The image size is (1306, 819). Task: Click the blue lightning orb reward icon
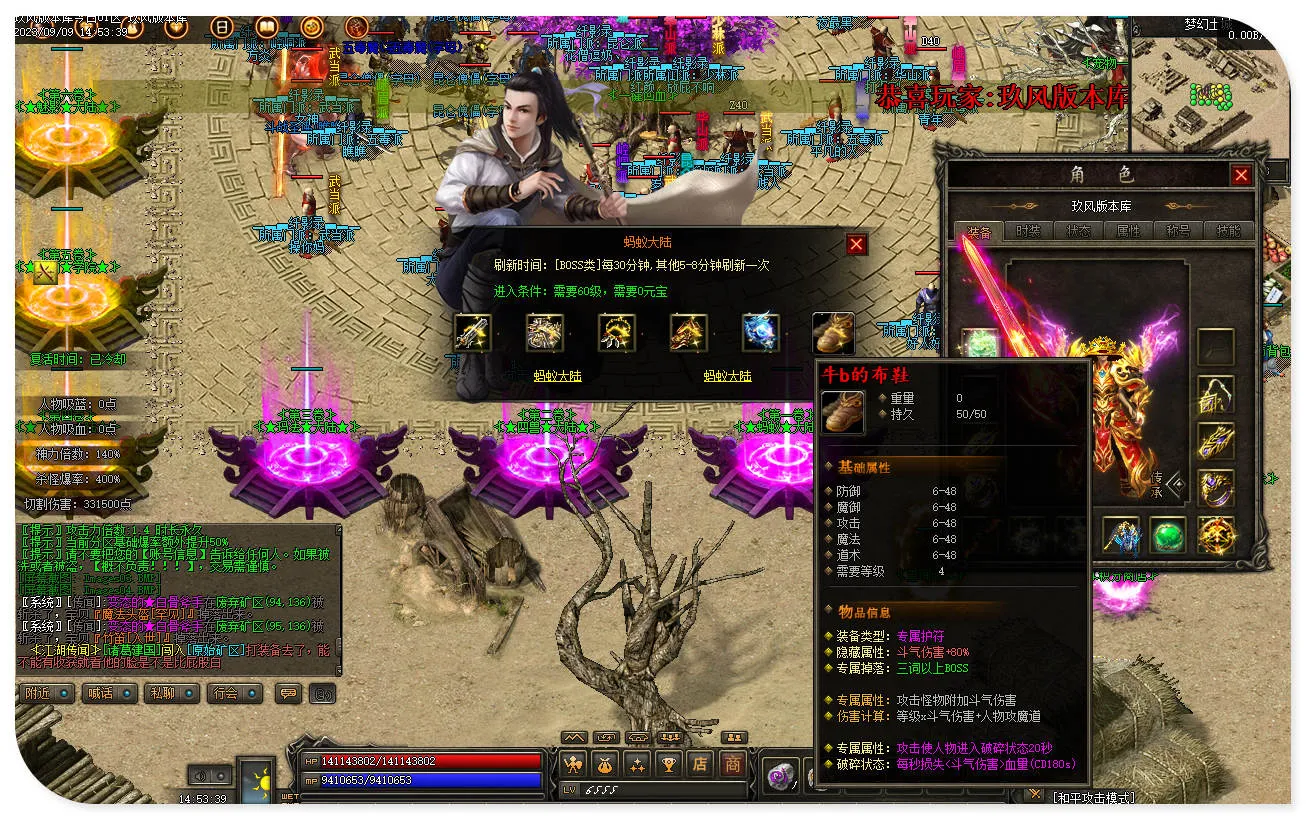coord(761,332)
